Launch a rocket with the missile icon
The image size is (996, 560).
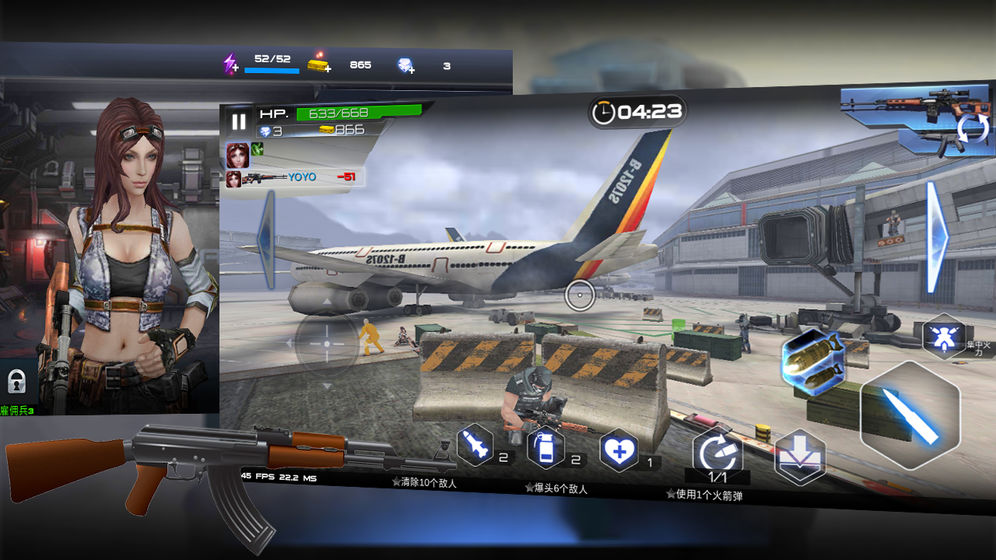coord(477,446)
